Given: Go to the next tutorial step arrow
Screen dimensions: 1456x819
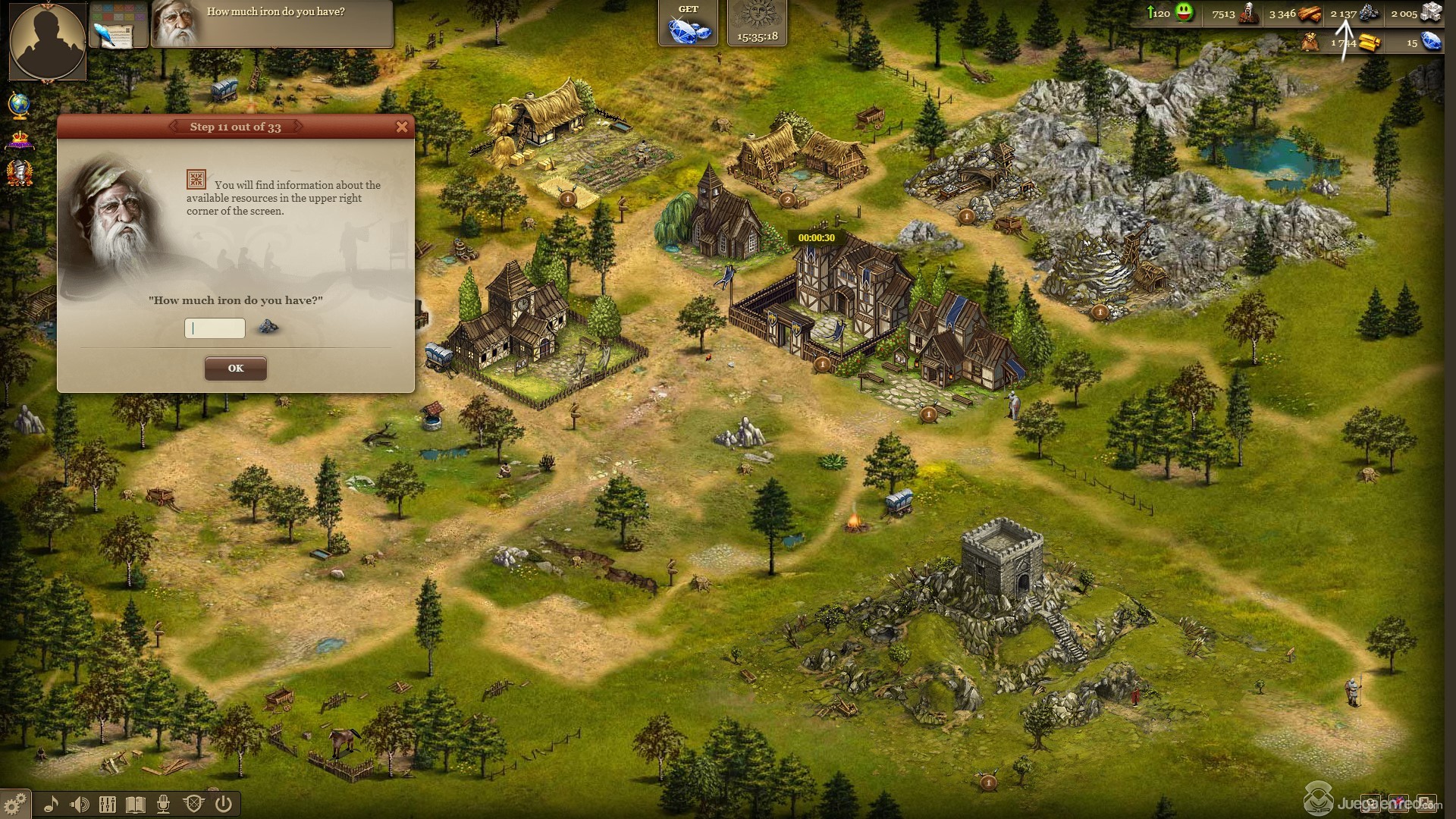Looking at the screenshot, I should 297,127.
